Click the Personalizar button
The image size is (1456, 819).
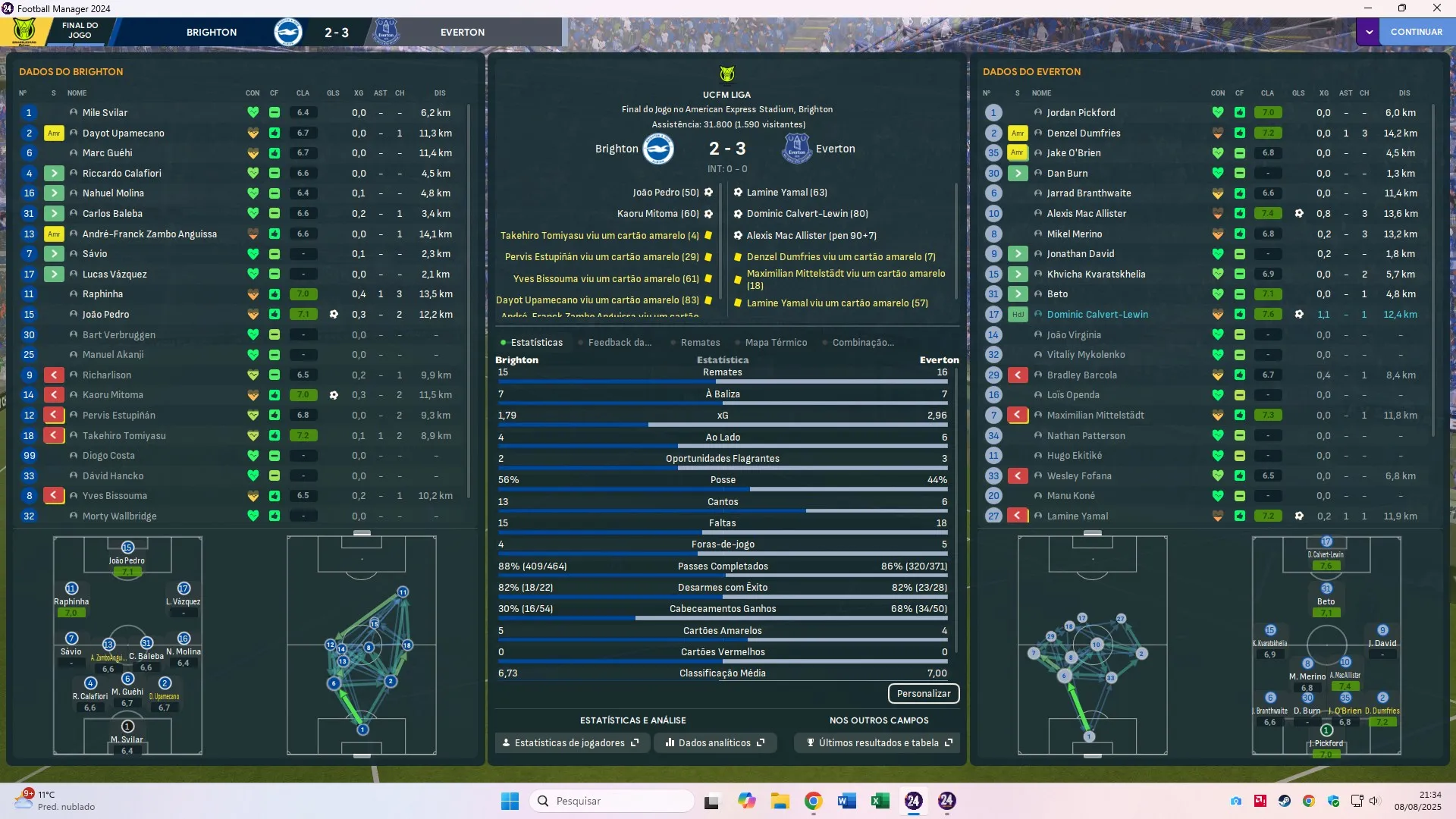point(923,694)
